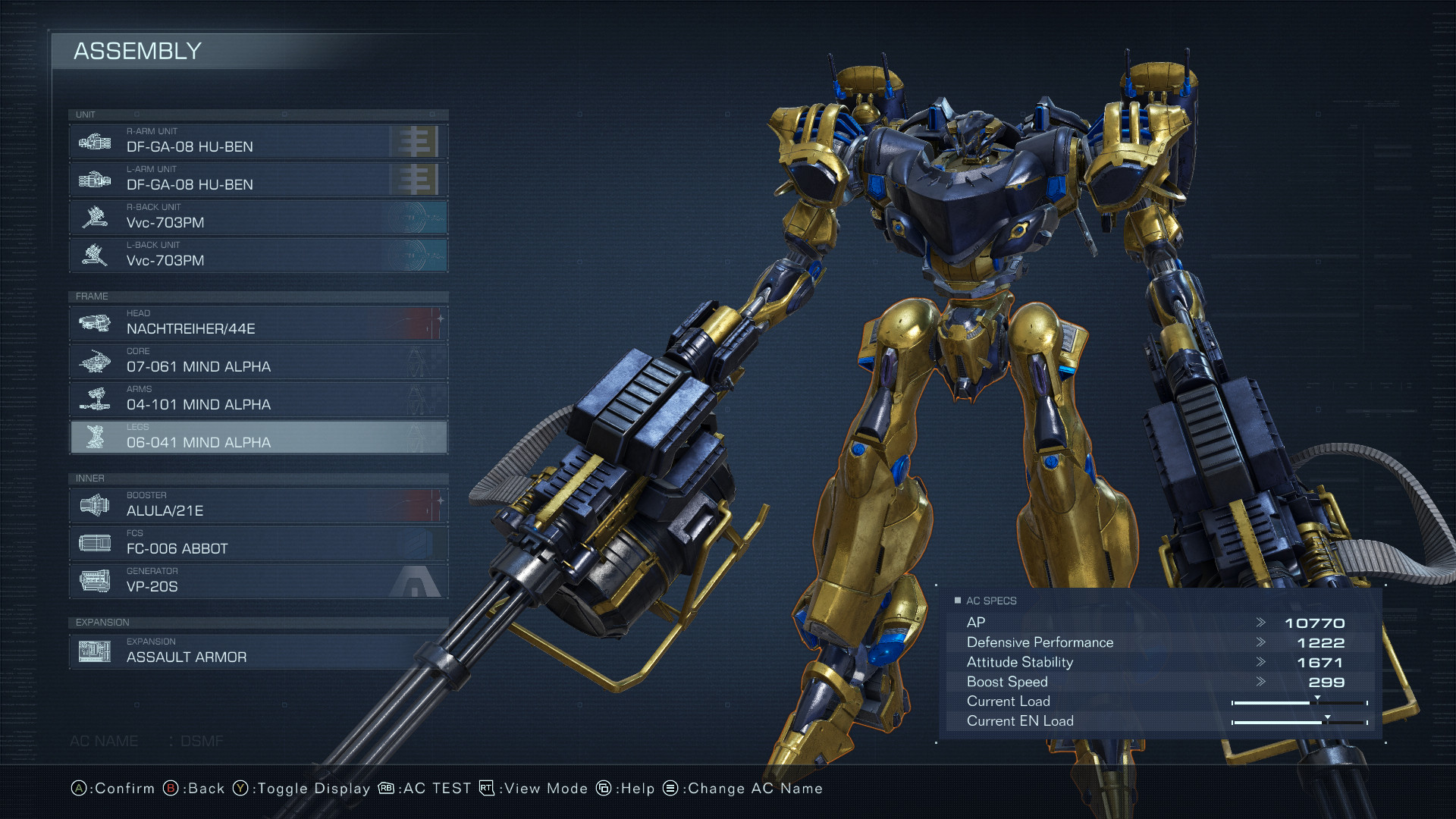Choose the GENERATOR slot VP-20S
The image size is (1456, 819).
(x=258, y=582)
